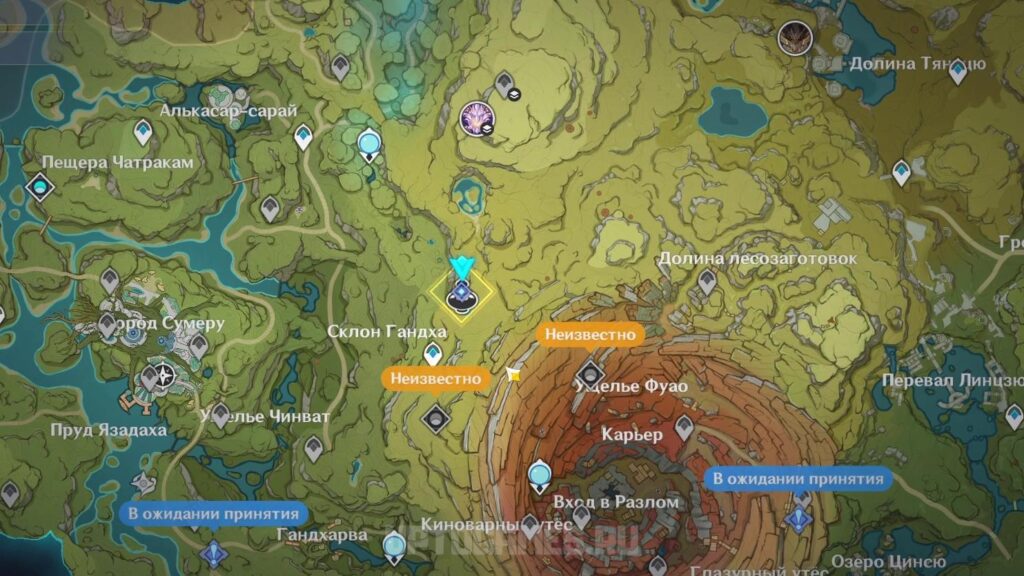Image resolution: width=1024 pixels, height=576 pixels.
Task: Select the glowing statue marker above Вход в Разлом
Action: (x=541, y=472)
